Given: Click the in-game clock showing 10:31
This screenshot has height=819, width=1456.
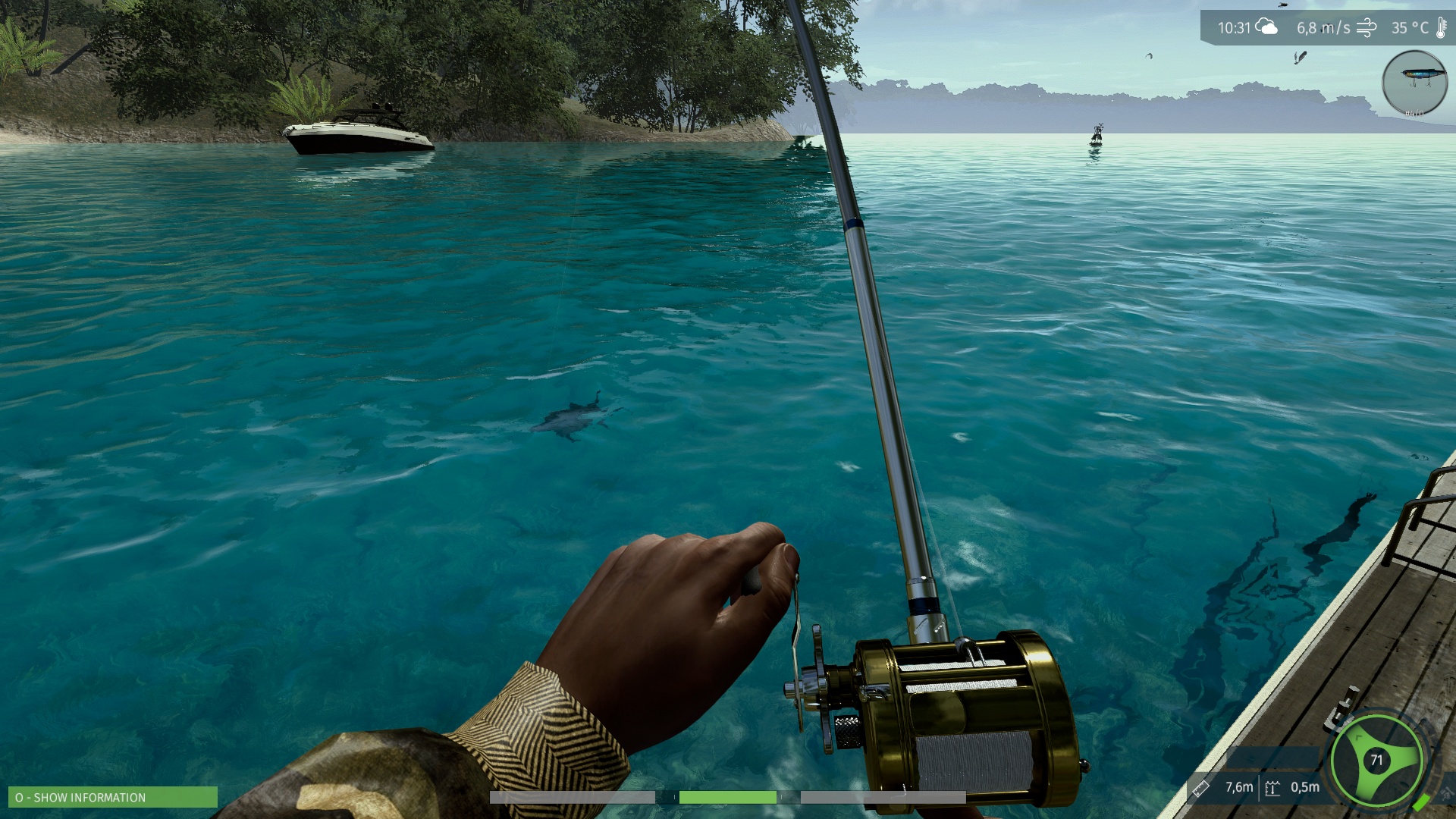Looking at the screenshot, I should pos(1234,27).
